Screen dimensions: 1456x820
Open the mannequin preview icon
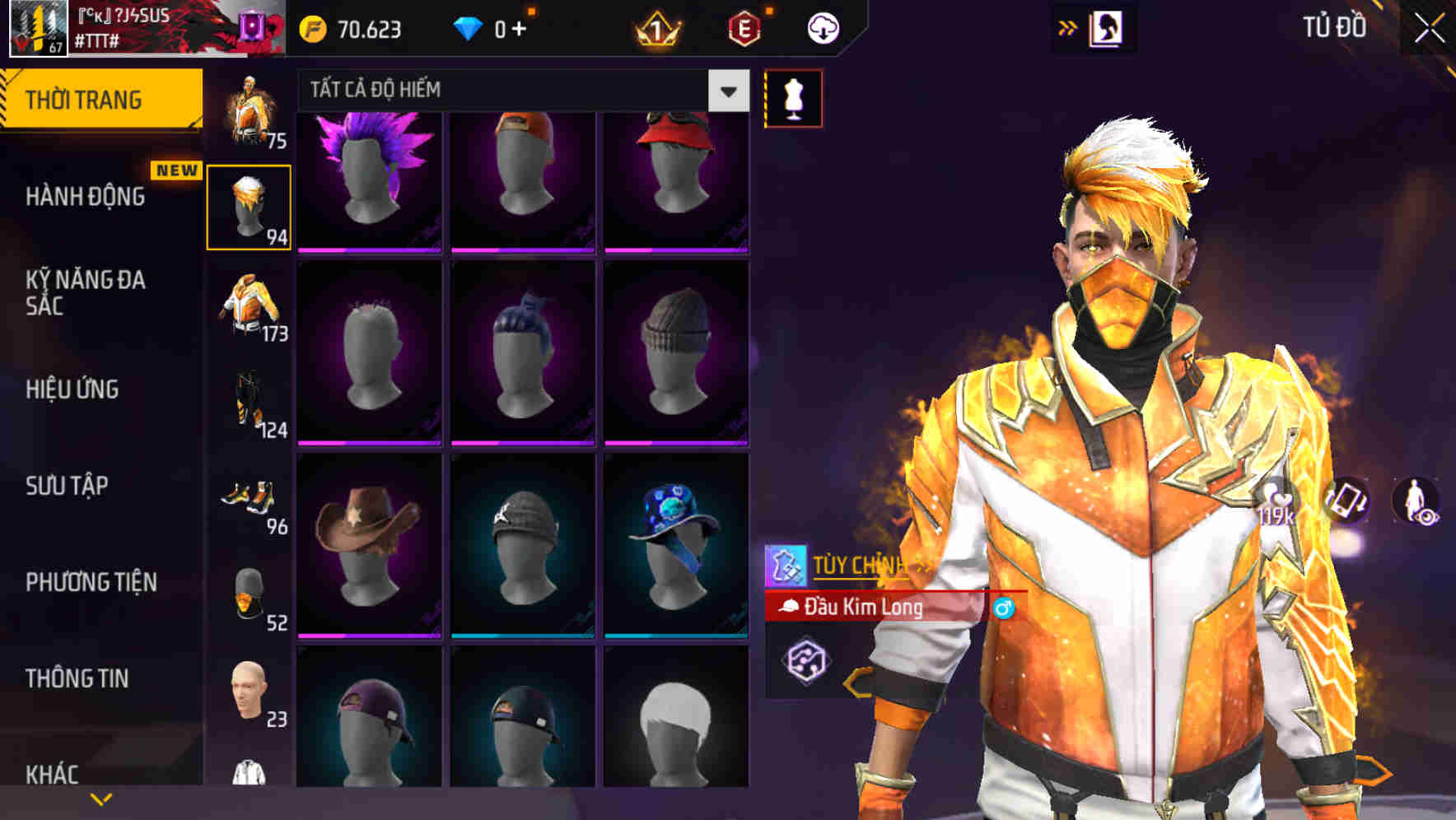pos(793,97)
